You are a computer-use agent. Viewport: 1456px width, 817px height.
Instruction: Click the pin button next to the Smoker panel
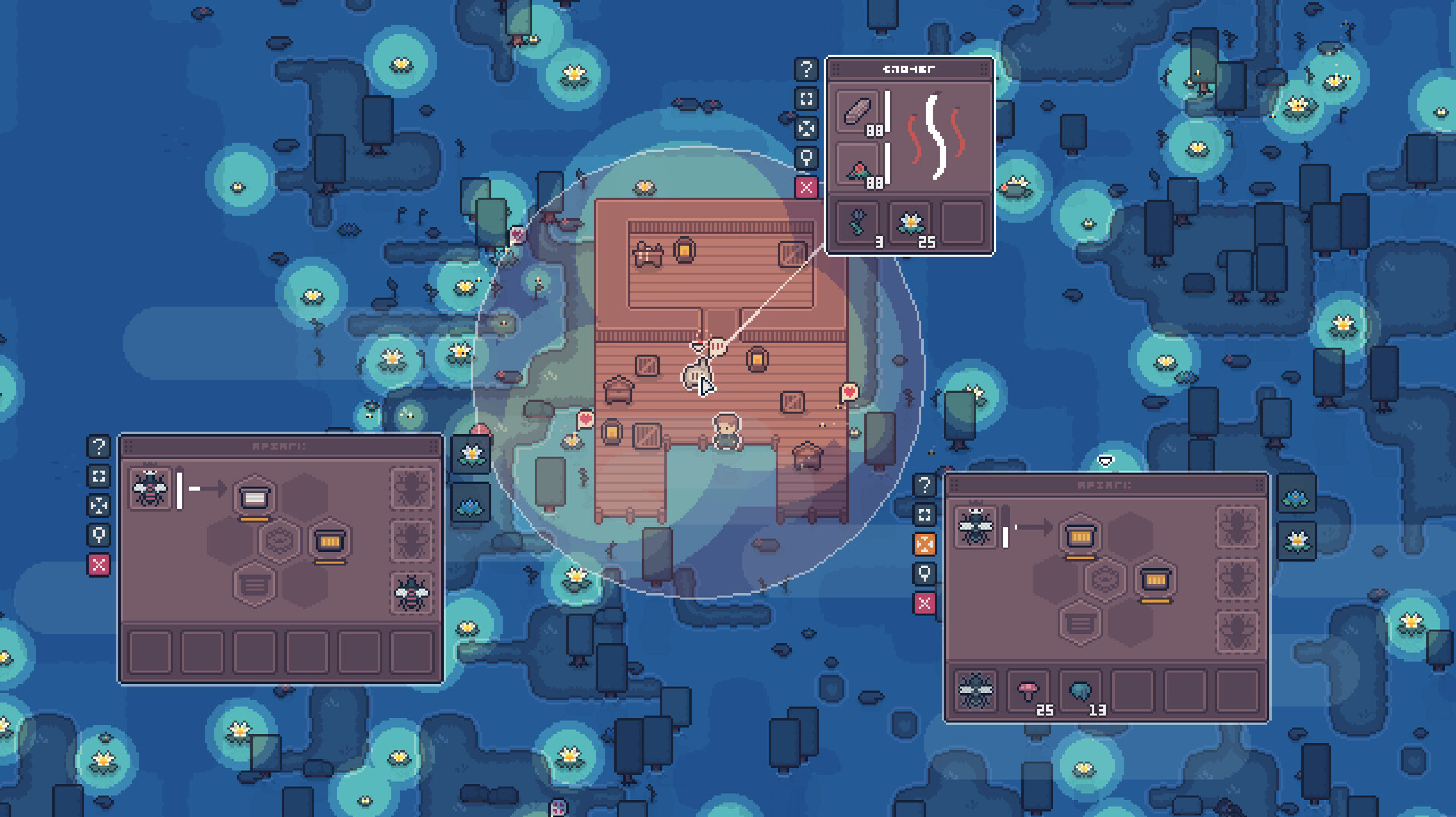tap(806, 158)
